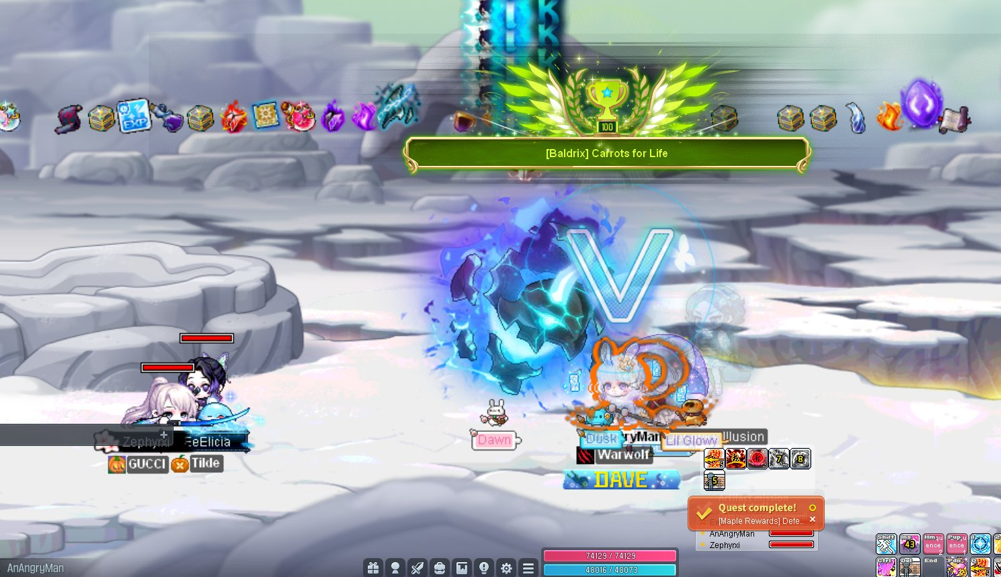Activate the blue swirl quickslot skill
Image resolution: width=1001 pixels, height=577 pixels.
(980, 544)
